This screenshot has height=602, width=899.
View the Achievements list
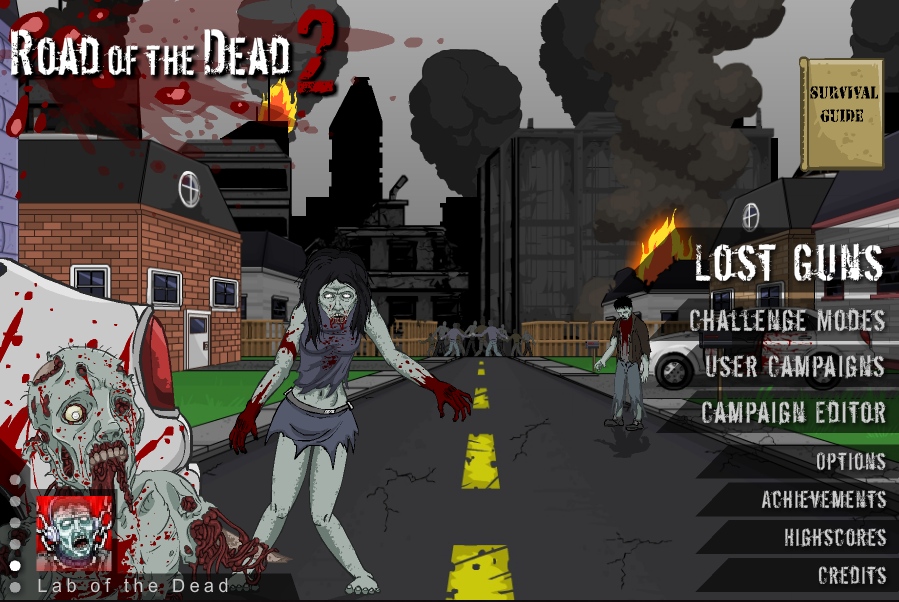[x=823, y=499]
